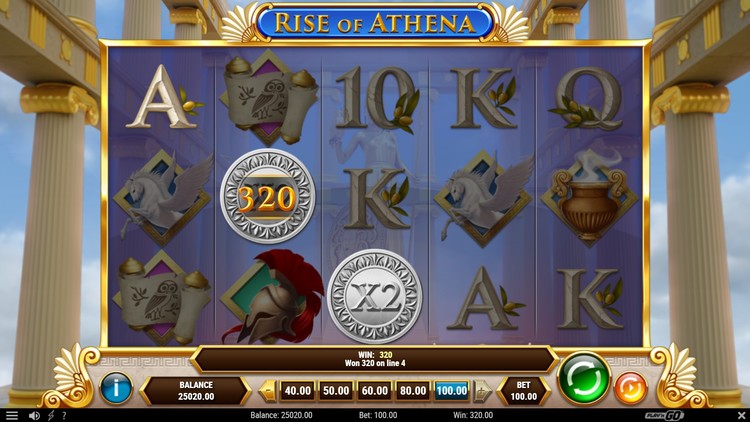The width and height of the screenshot is (750, 422).
Task: Set the bet to 60.00
Action: (374, 391)
